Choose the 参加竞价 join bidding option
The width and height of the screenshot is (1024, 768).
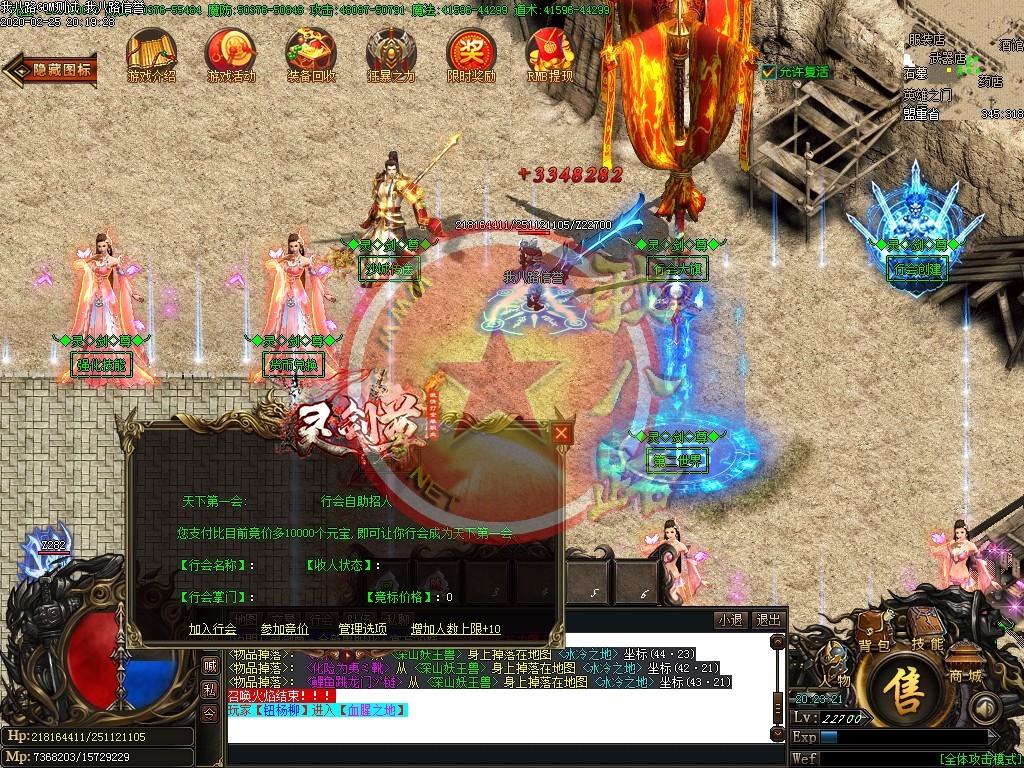tap(284, 629)
